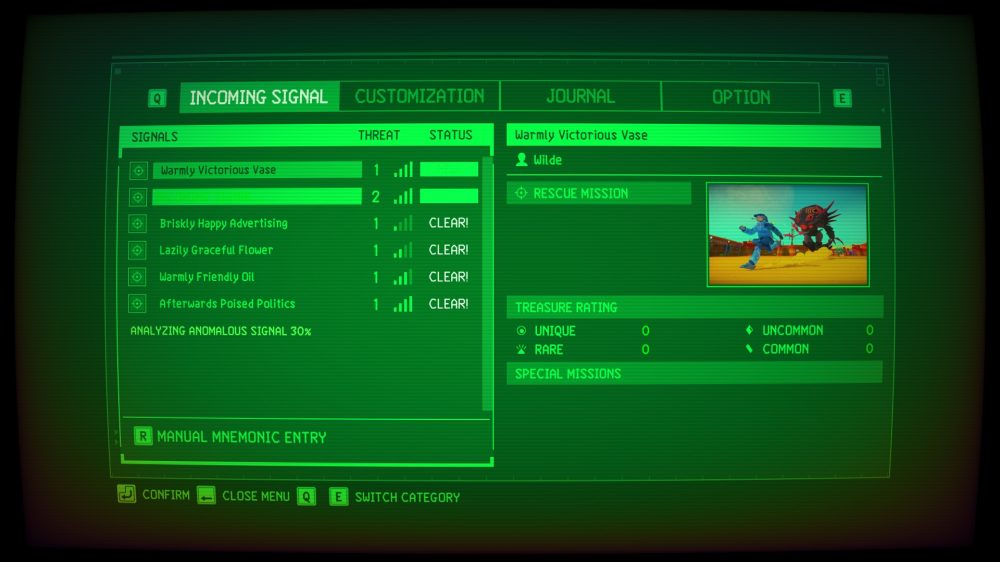1000x562 pixels.
Task: Switch to the Journal tab
Action: [580, 97]
